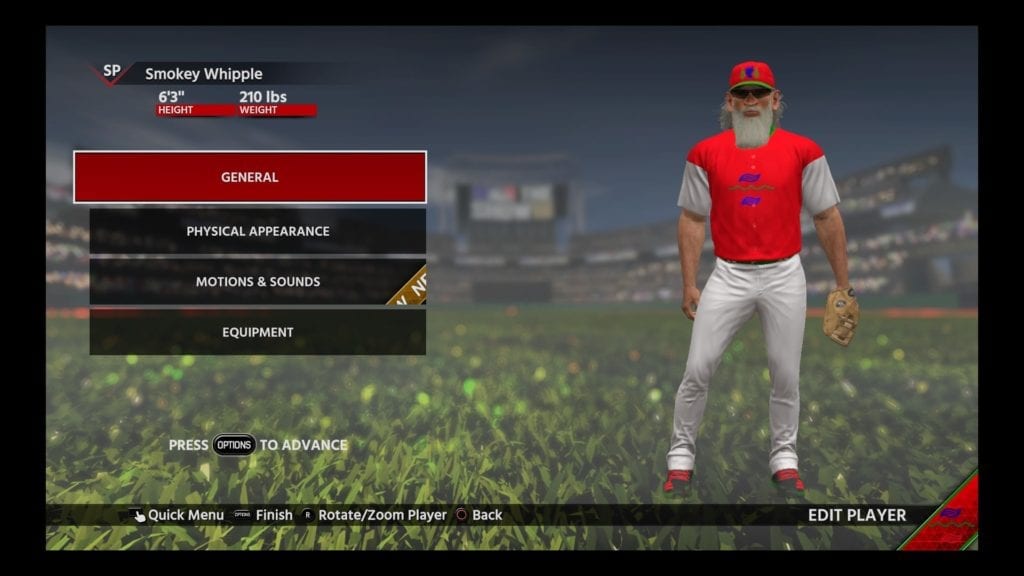The width and height of the screenshot is (1024, 576).
Task: Open the Equipment menu
Action: (x=258, y=332)
